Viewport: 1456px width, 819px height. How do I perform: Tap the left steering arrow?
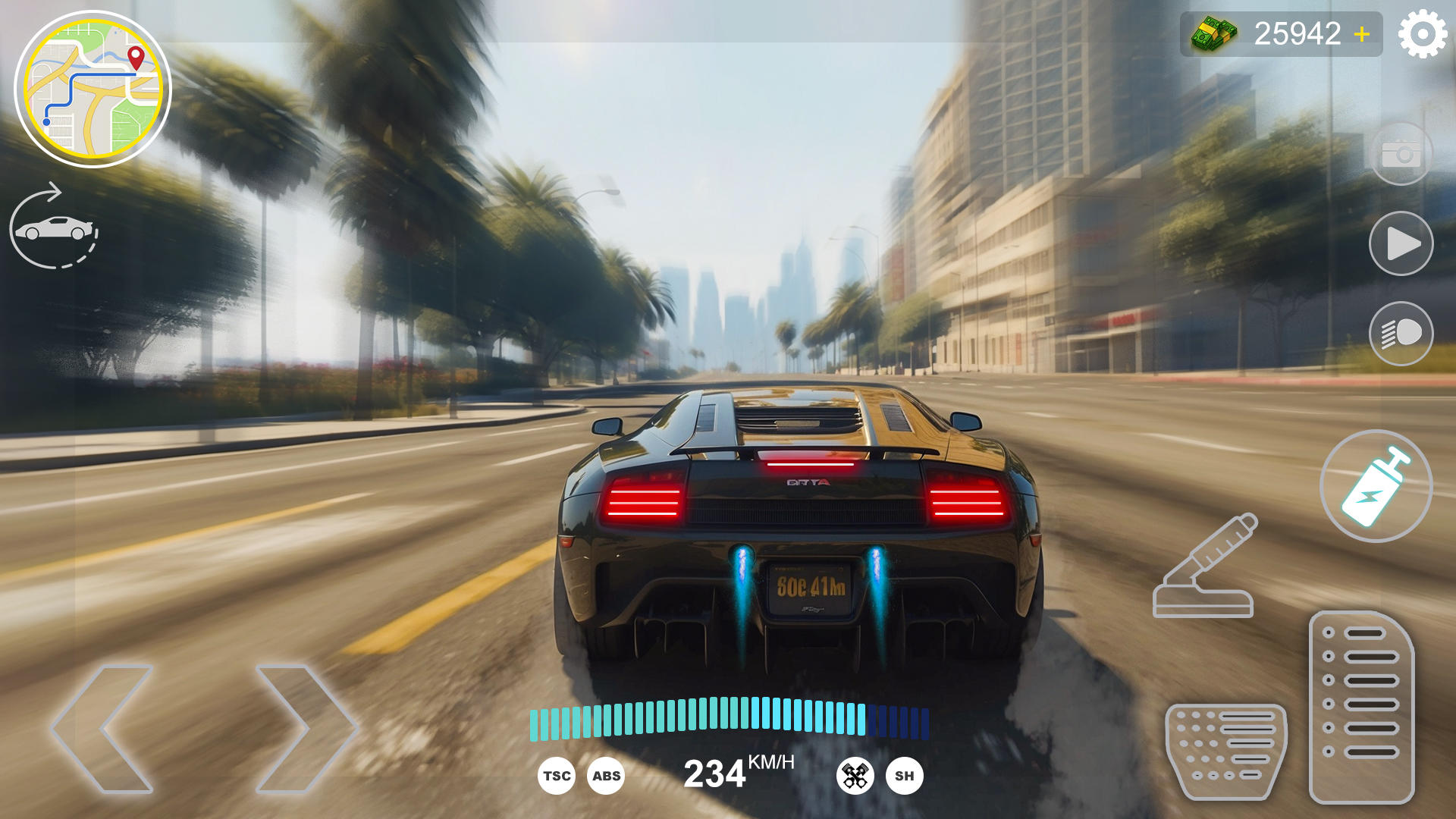point(102,728)
